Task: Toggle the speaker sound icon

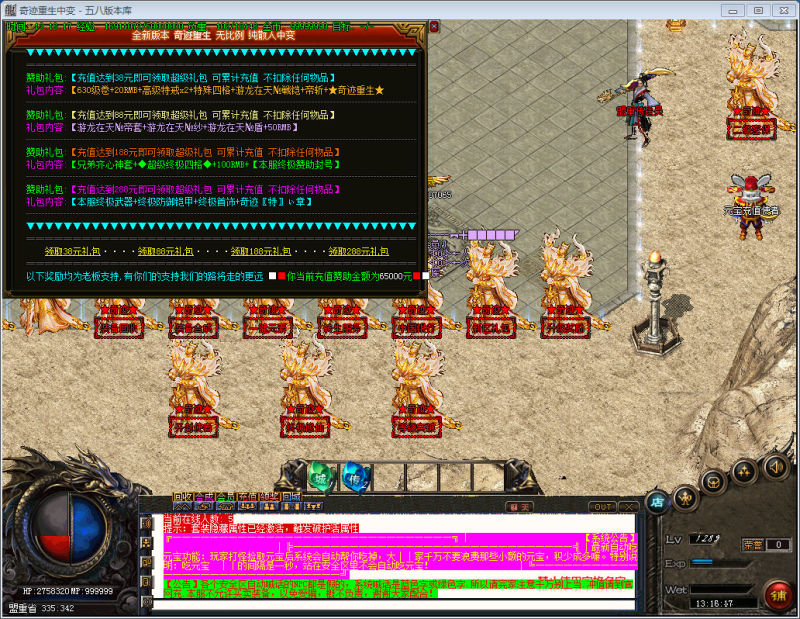Action: coord(775,466)
